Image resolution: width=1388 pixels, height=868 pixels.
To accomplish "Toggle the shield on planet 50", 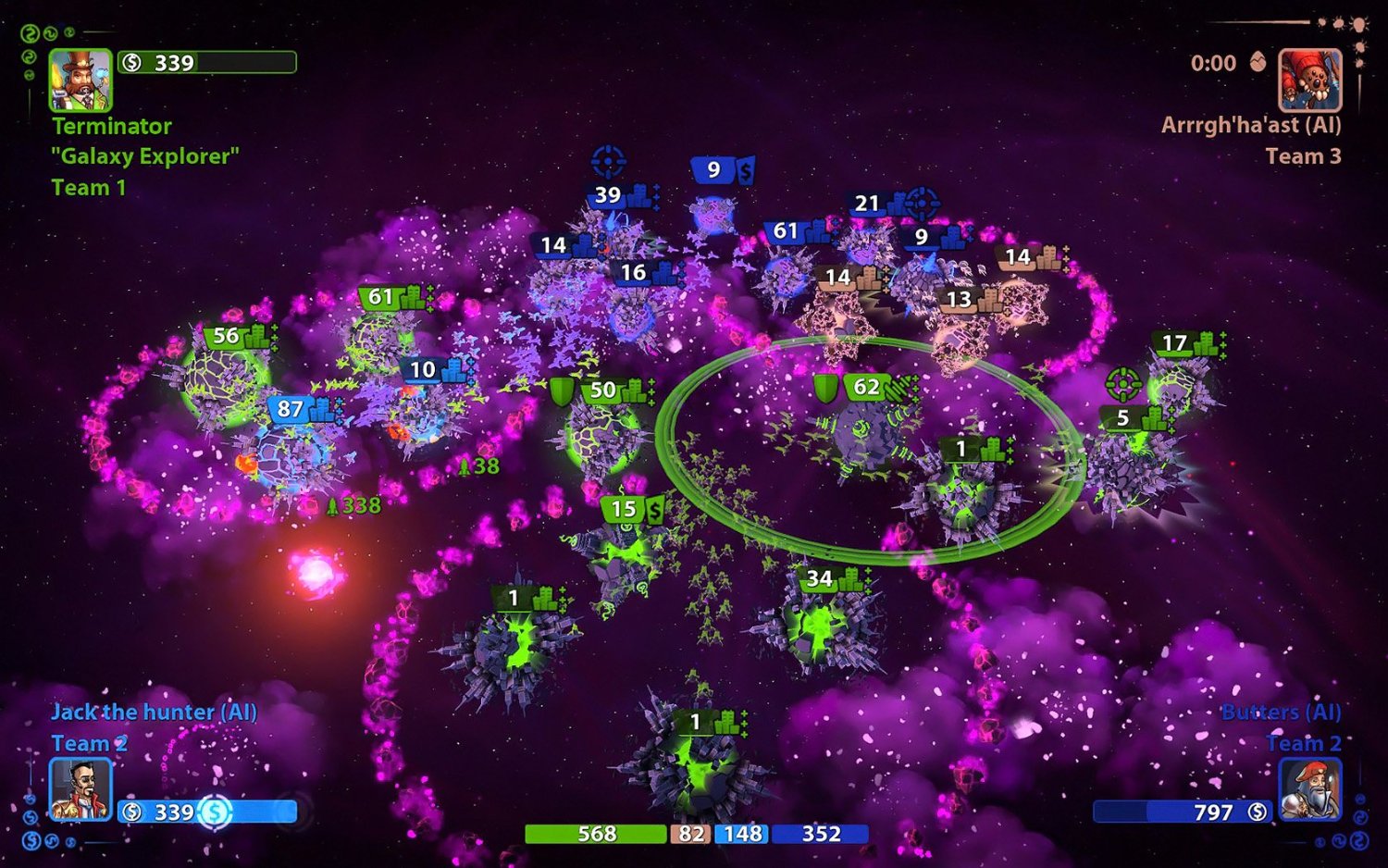I will coord(562,391).
